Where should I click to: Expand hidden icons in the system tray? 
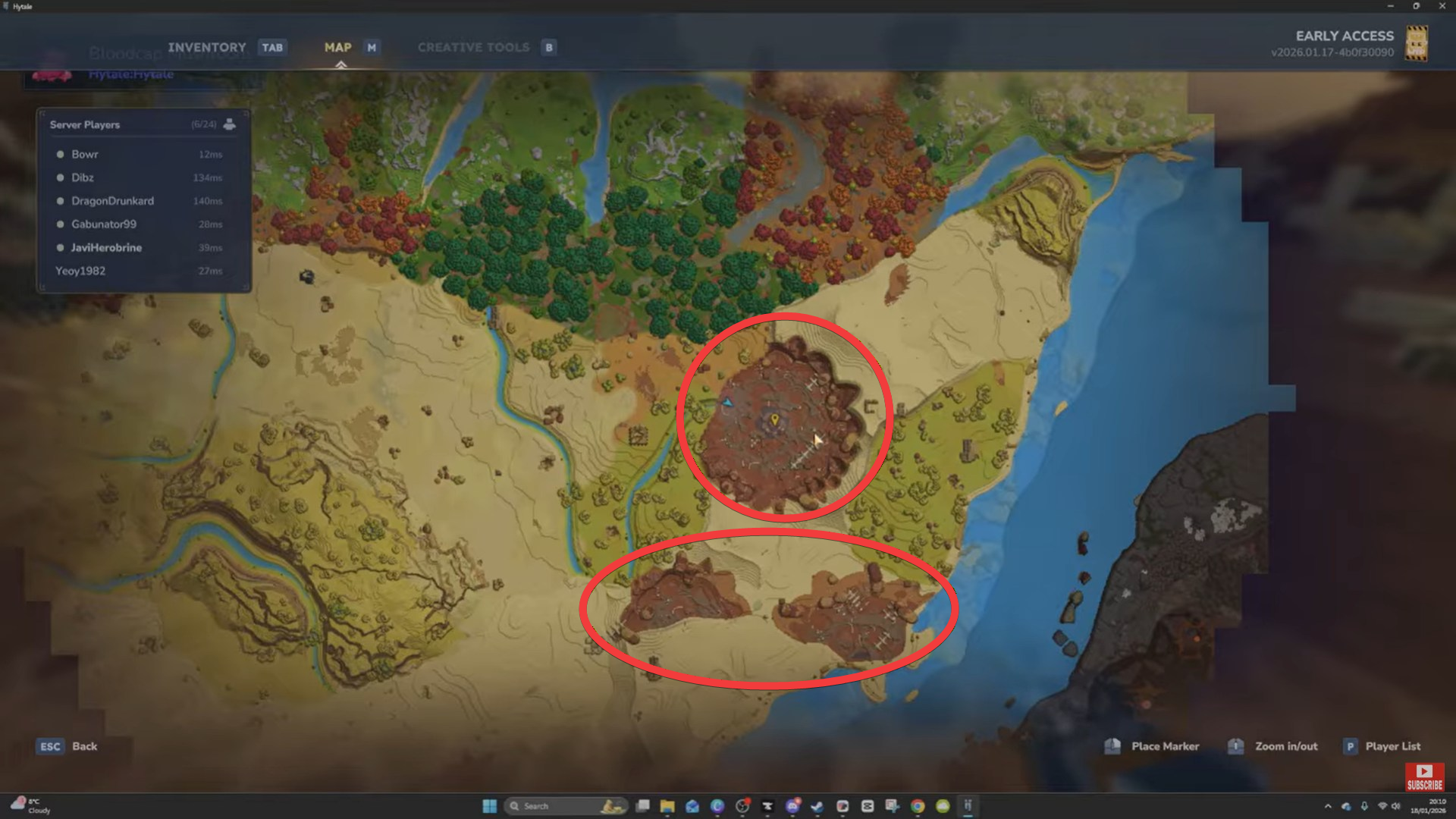1329,806
